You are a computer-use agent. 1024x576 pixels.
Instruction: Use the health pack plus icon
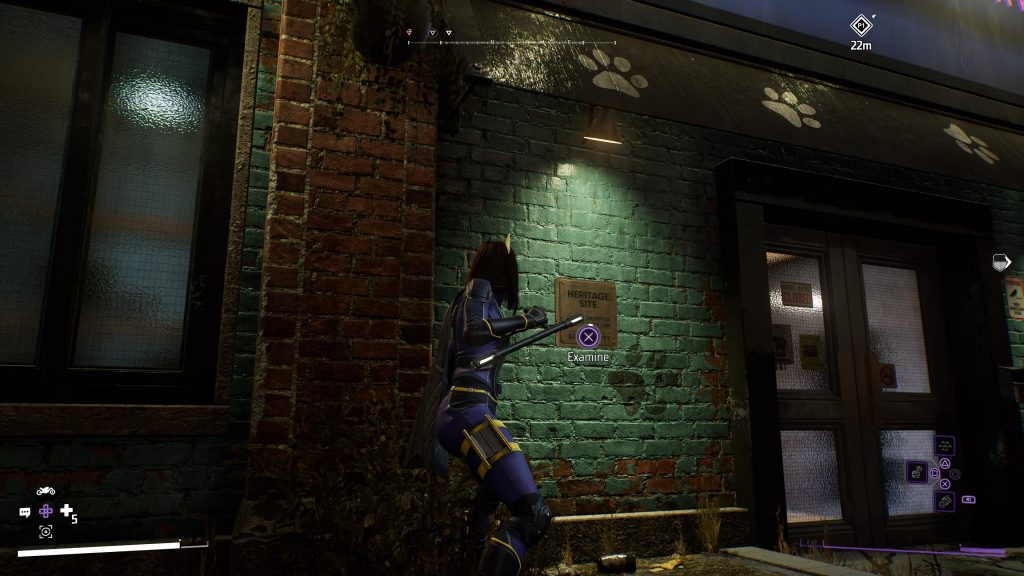click(67, 511)
